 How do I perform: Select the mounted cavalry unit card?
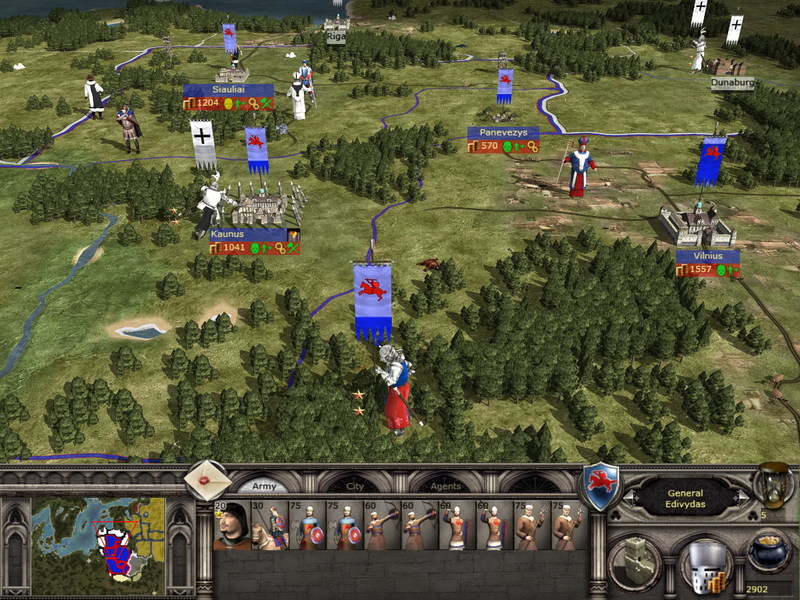click(x=269, y=525)
